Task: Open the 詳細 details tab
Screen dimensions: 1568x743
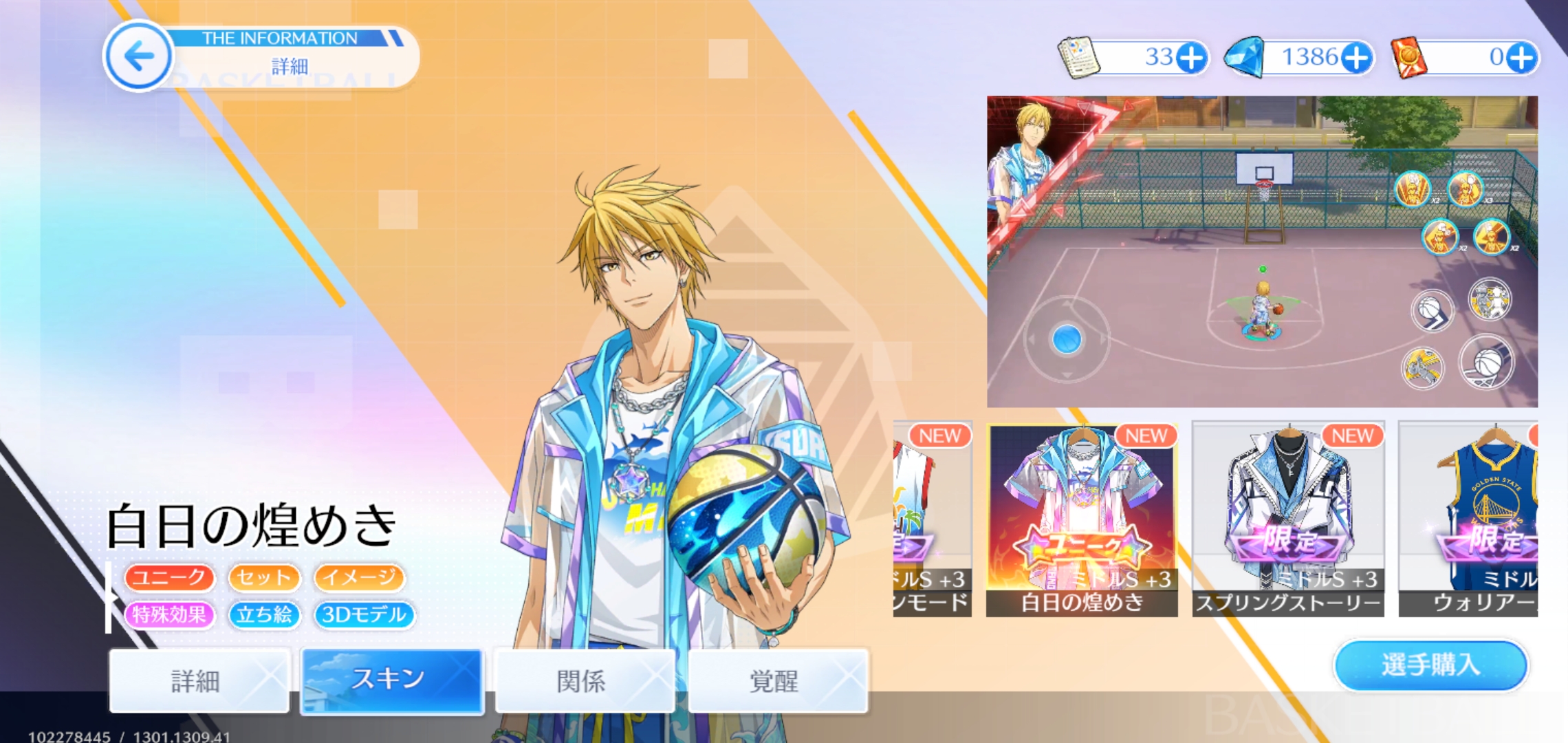Action: [x=199, y=680]
